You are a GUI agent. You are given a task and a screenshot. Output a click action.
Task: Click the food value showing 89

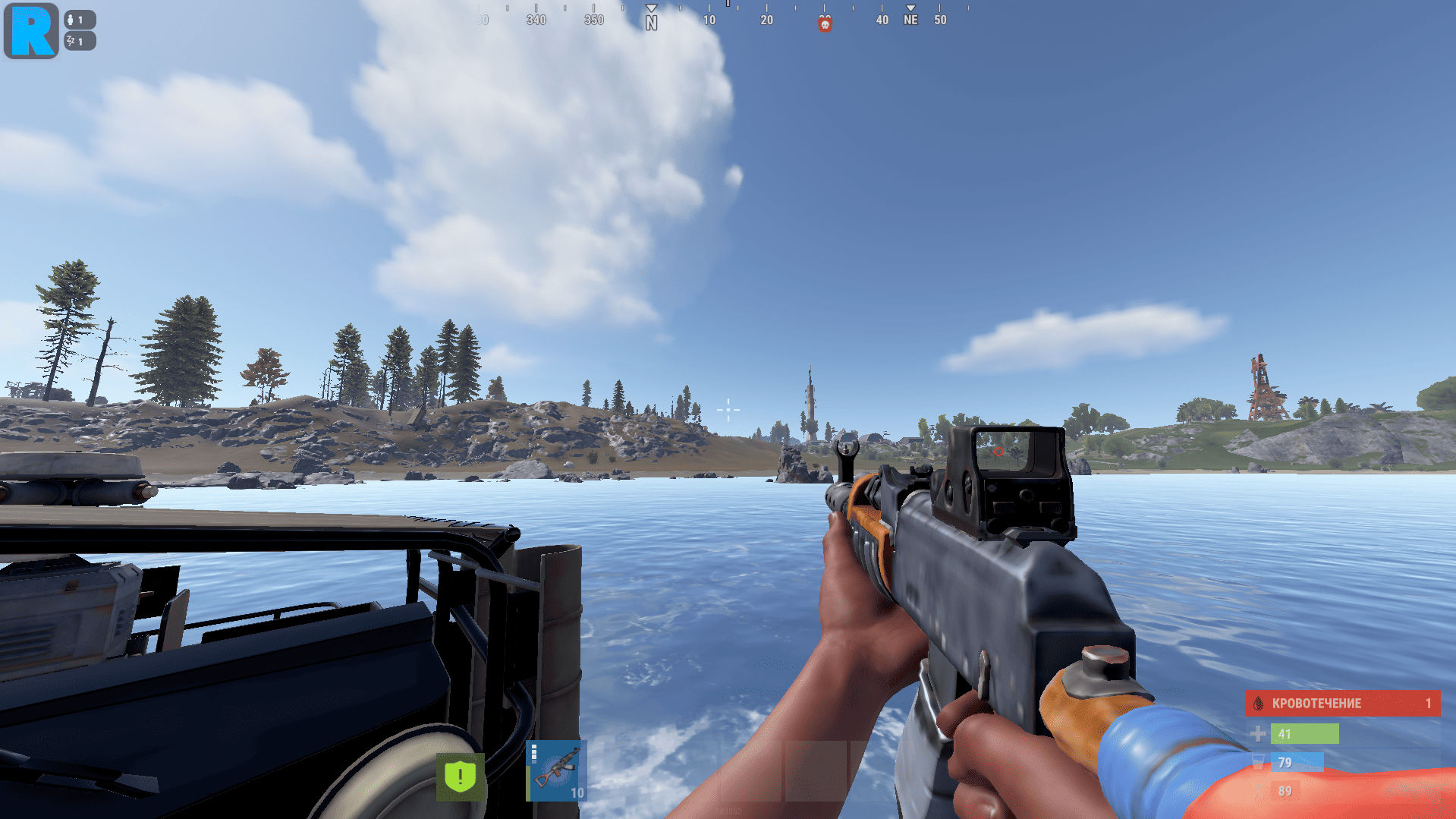point(1286,790)
